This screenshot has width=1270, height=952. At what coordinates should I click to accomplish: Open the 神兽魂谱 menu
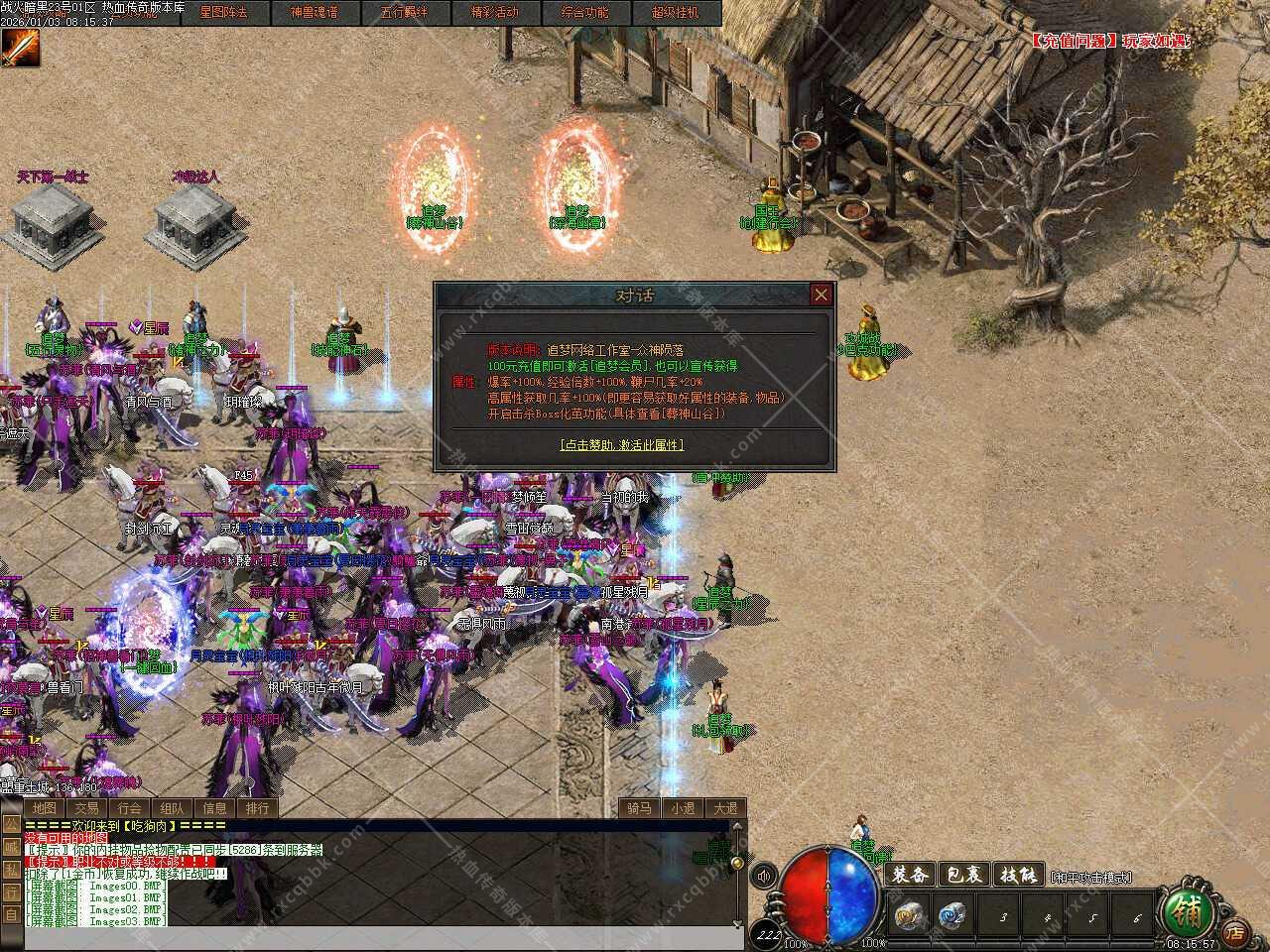(314, 13)
